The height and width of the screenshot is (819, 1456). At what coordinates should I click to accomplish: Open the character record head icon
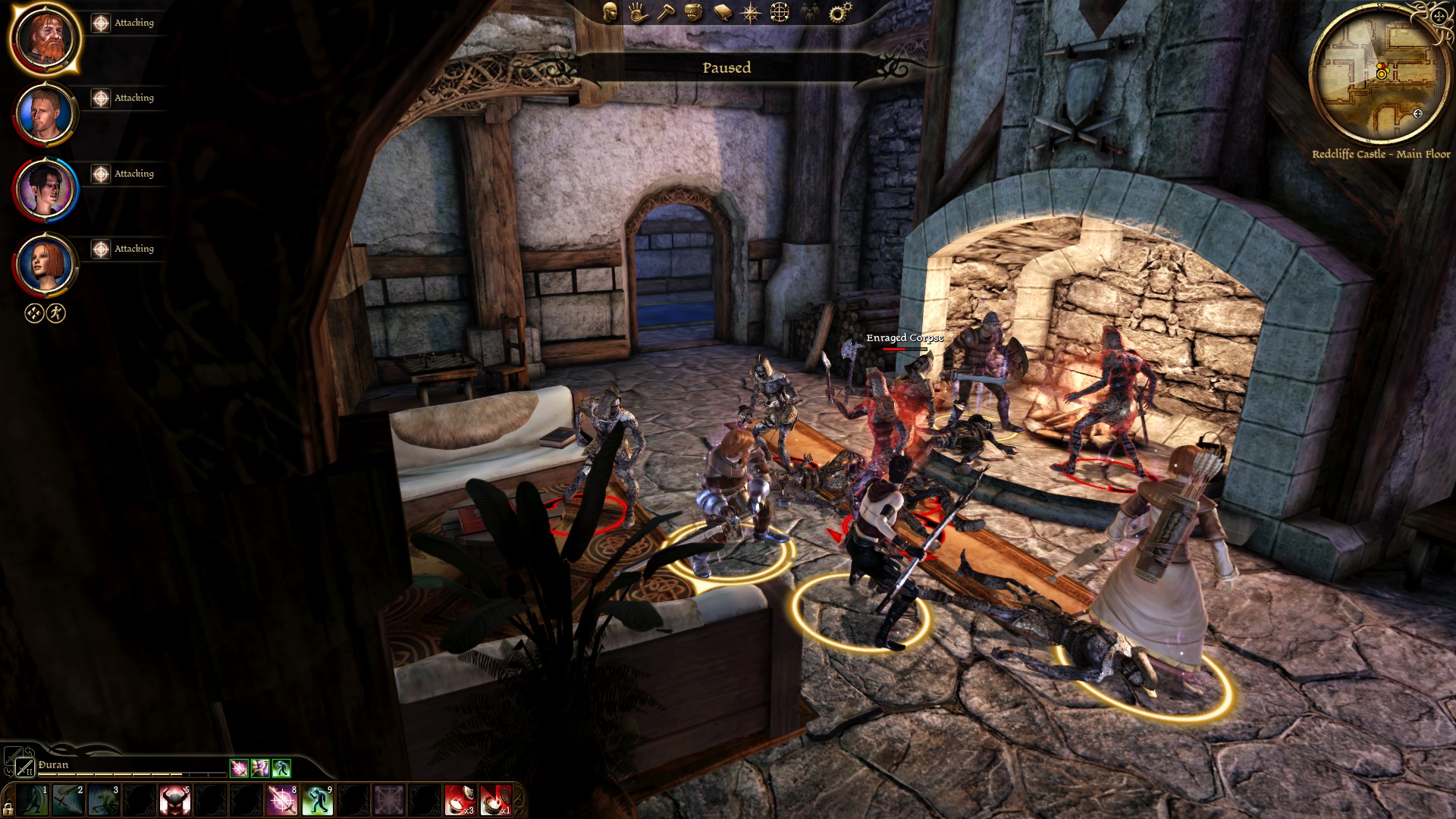coord(610,12)
